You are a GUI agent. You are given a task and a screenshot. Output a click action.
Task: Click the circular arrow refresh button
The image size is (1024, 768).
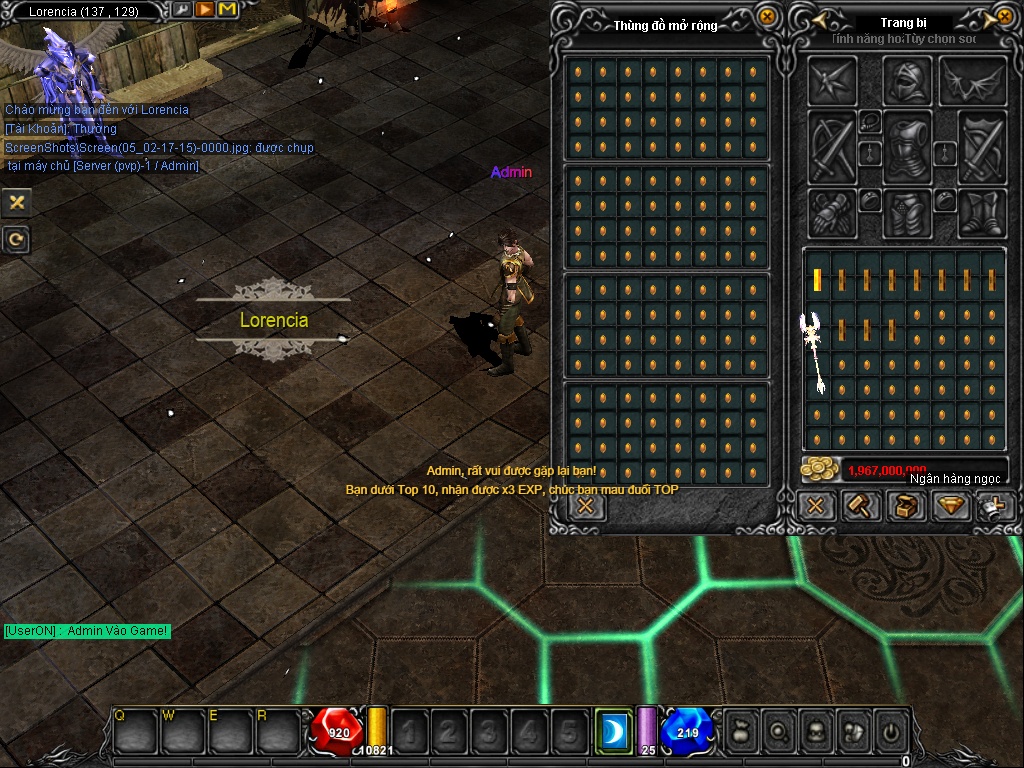[17, 240]
